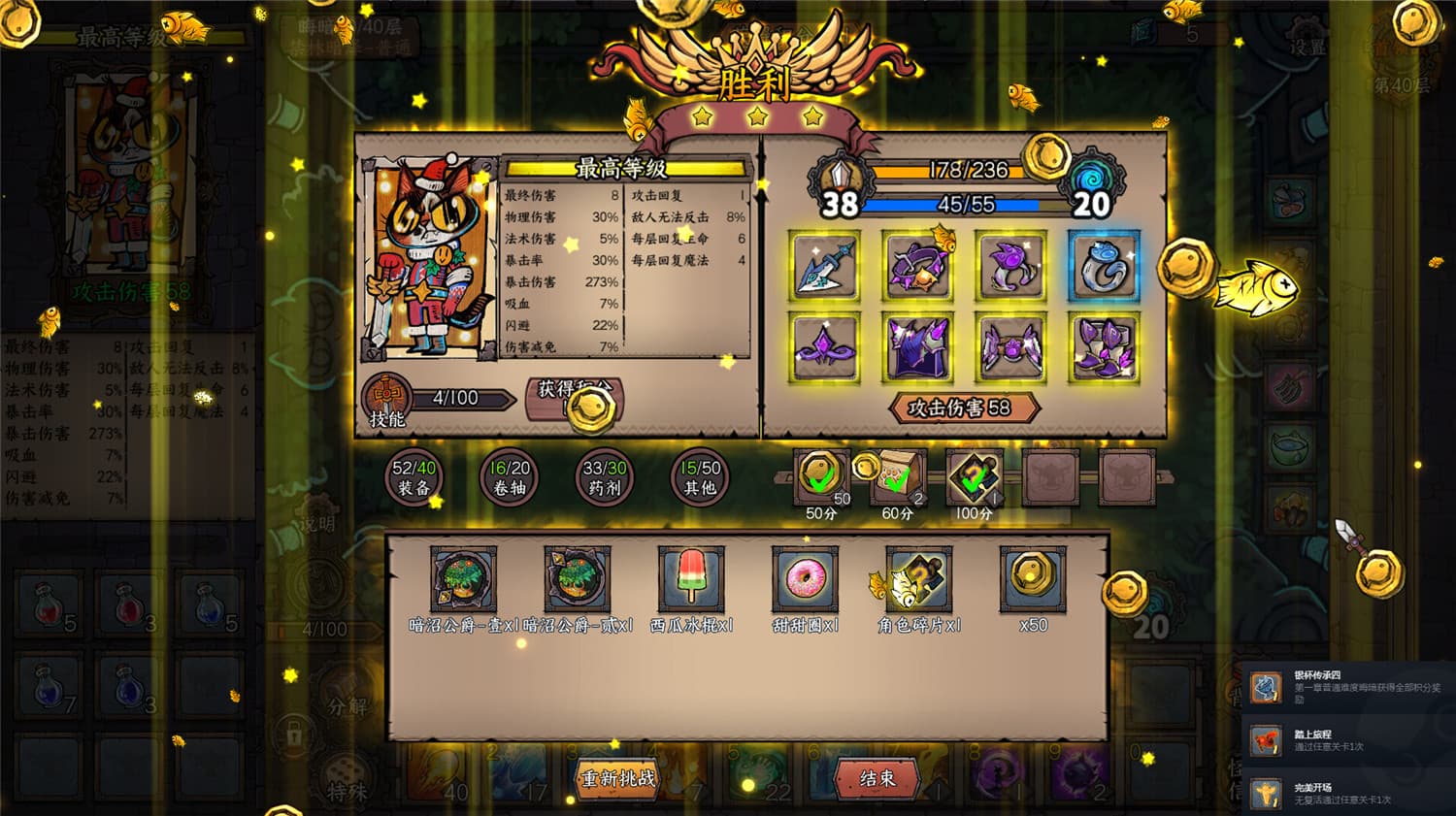Expand the 其他 15/50 category
The height and width of the screenshot is (816, 1456).
[x=701, y=477]
